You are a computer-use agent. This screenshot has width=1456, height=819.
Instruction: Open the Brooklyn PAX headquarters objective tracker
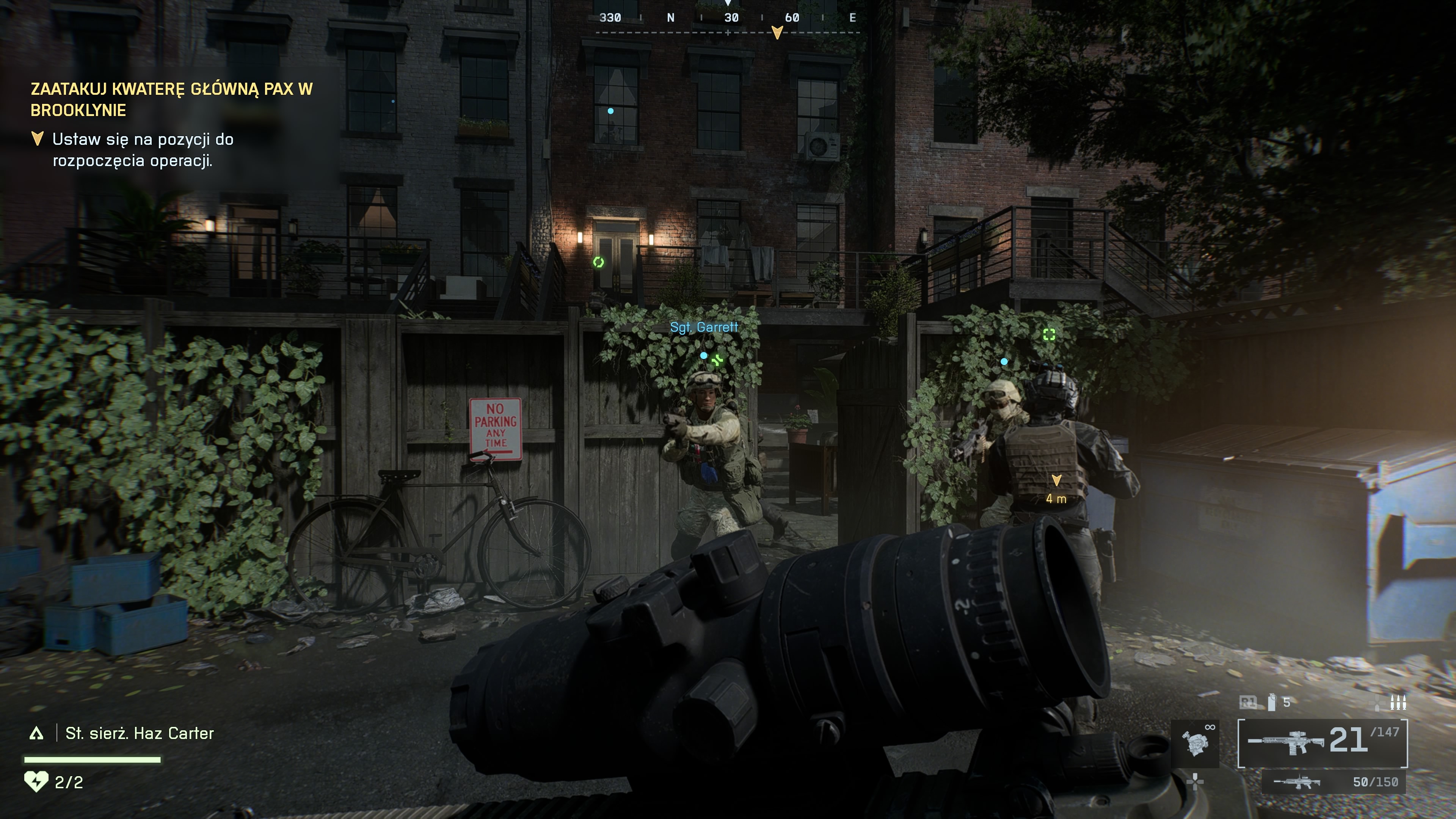171,99
